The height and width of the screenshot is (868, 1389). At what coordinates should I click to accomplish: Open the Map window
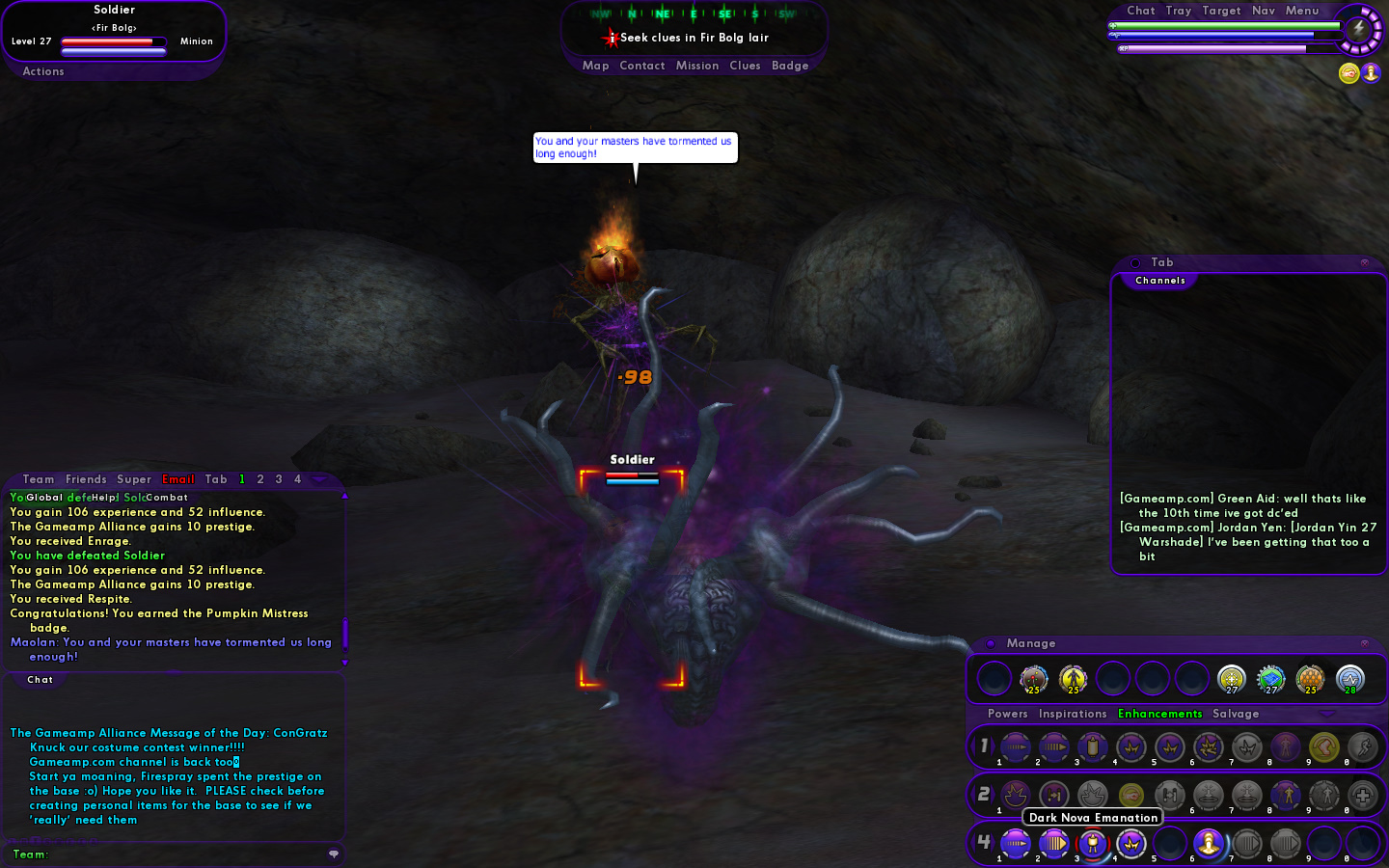(595, 66)
